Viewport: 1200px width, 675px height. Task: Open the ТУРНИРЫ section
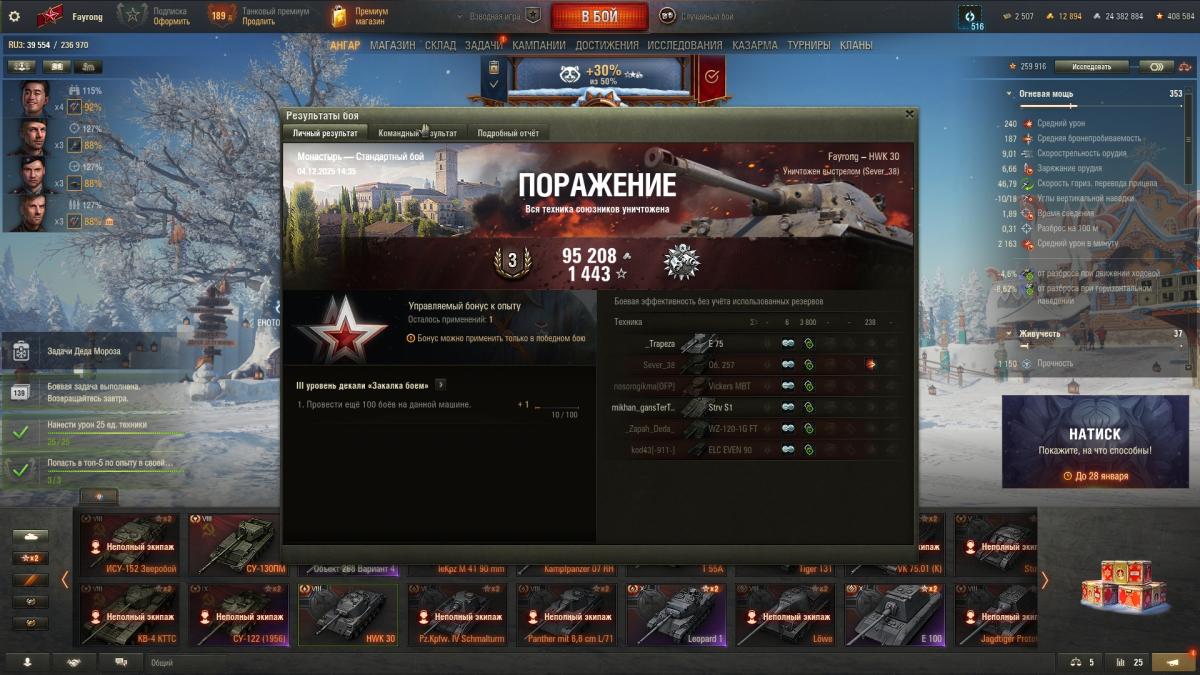808,45
